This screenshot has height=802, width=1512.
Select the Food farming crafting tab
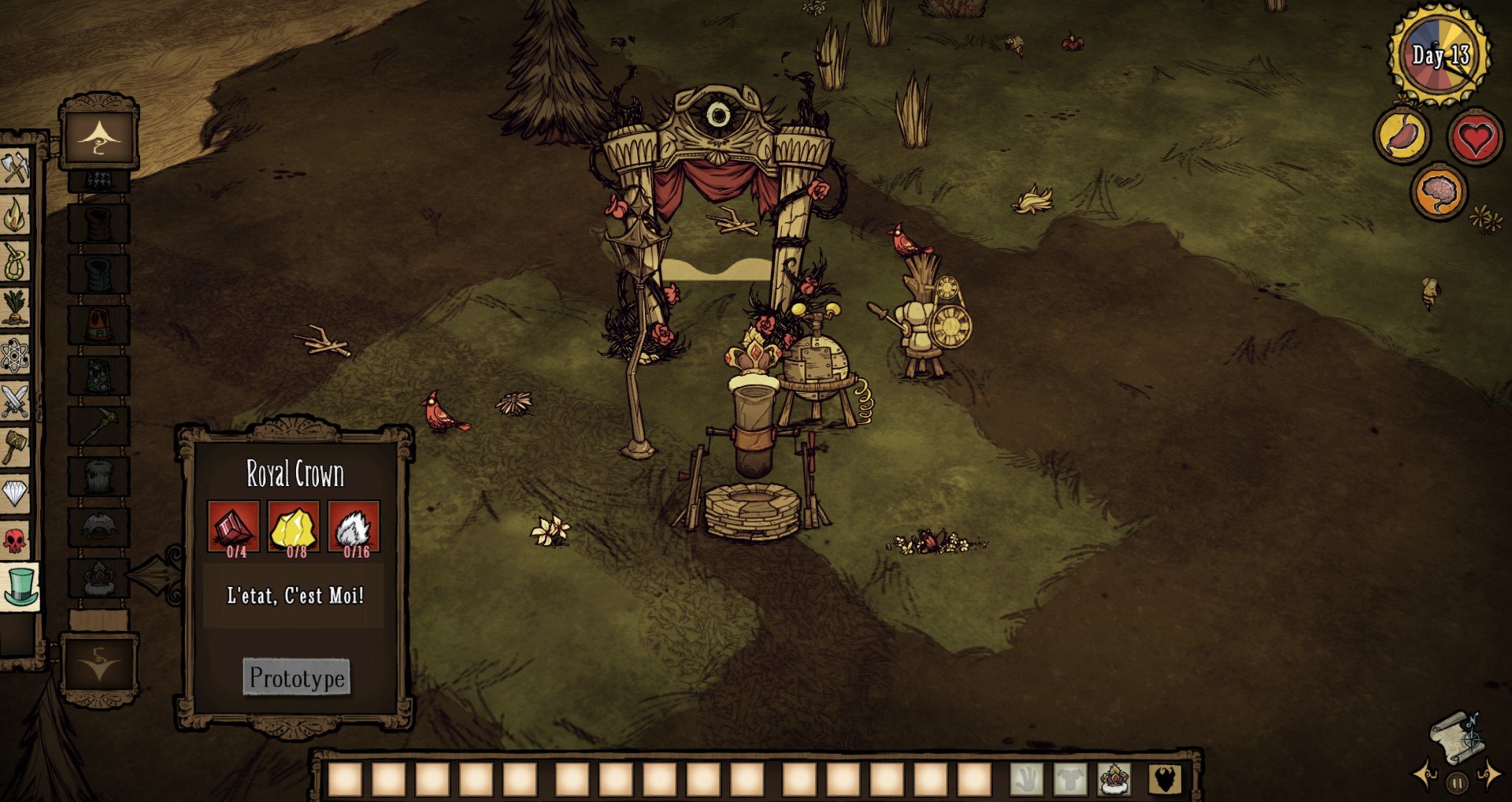pos(14,307)
